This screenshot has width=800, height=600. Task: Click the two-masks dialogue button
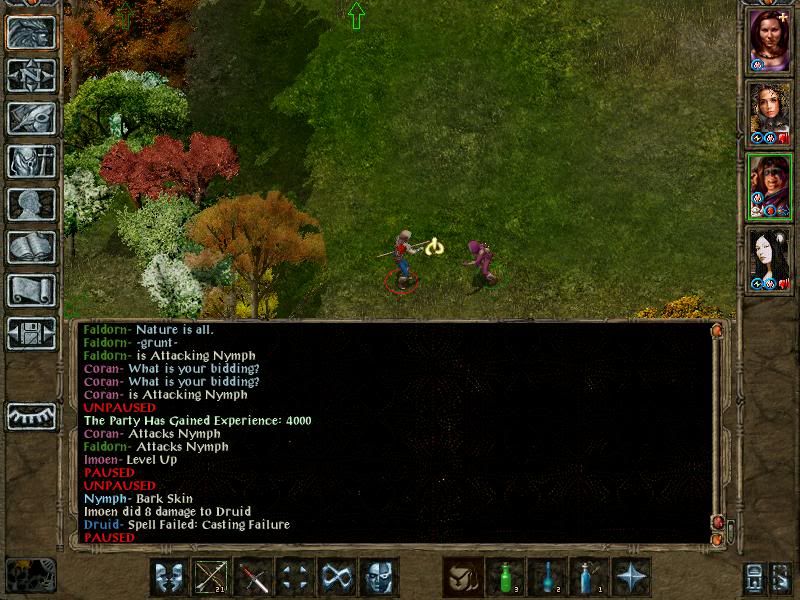coord(169,577)
